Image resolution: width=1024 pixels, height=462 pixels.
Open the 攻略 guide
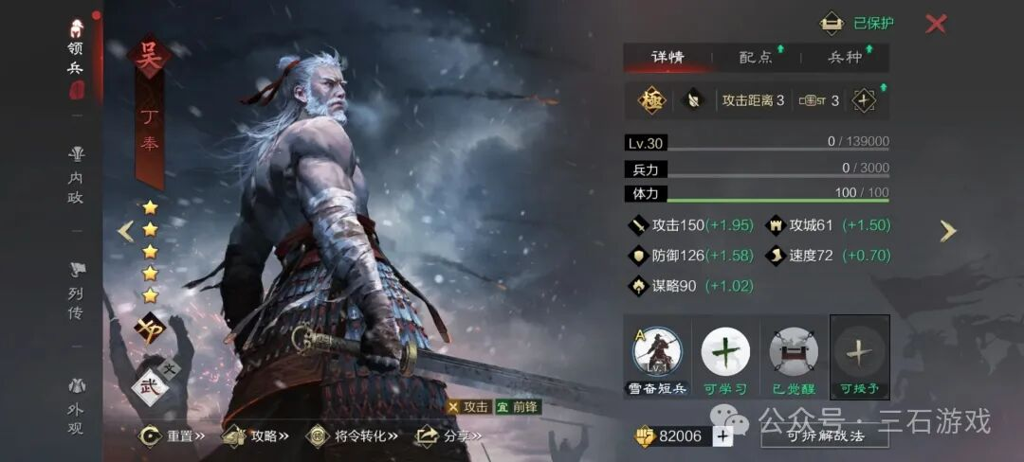[x=257, y=436]
